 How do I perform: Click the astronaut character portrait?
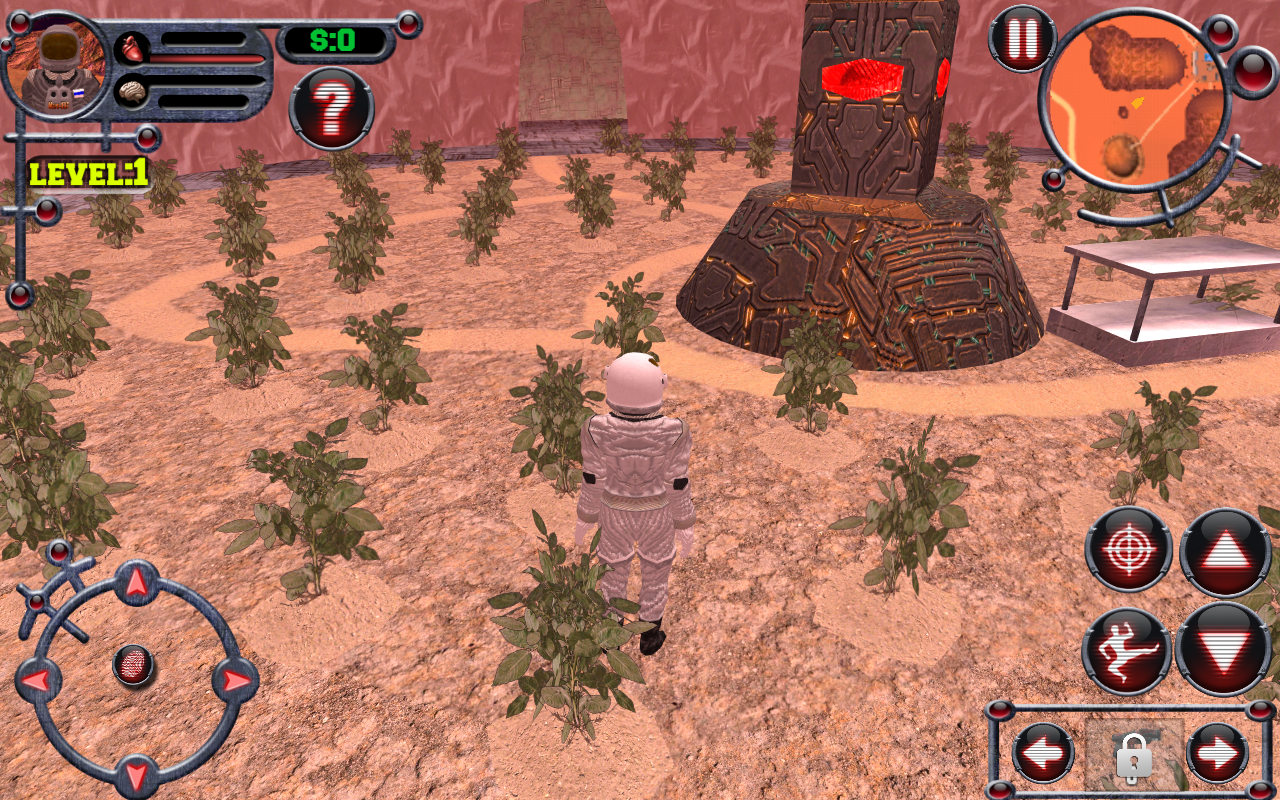57,65
